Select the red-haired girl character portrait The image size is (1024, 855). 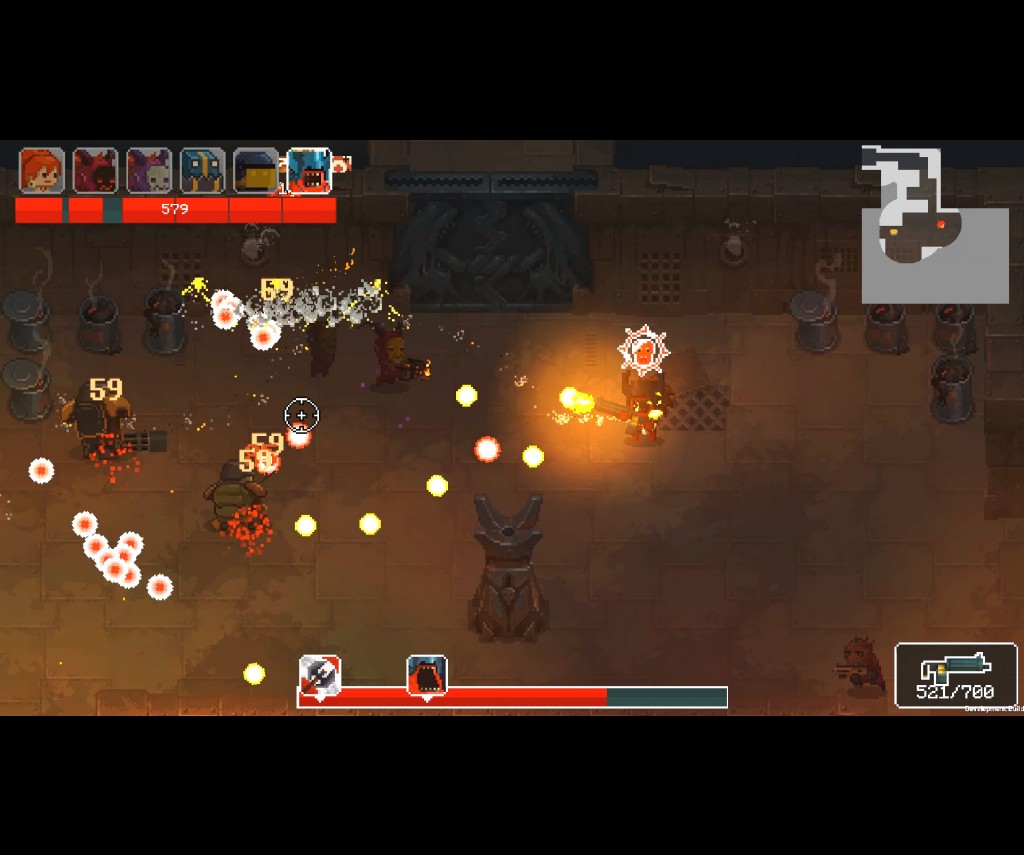(x=42, y=171)
